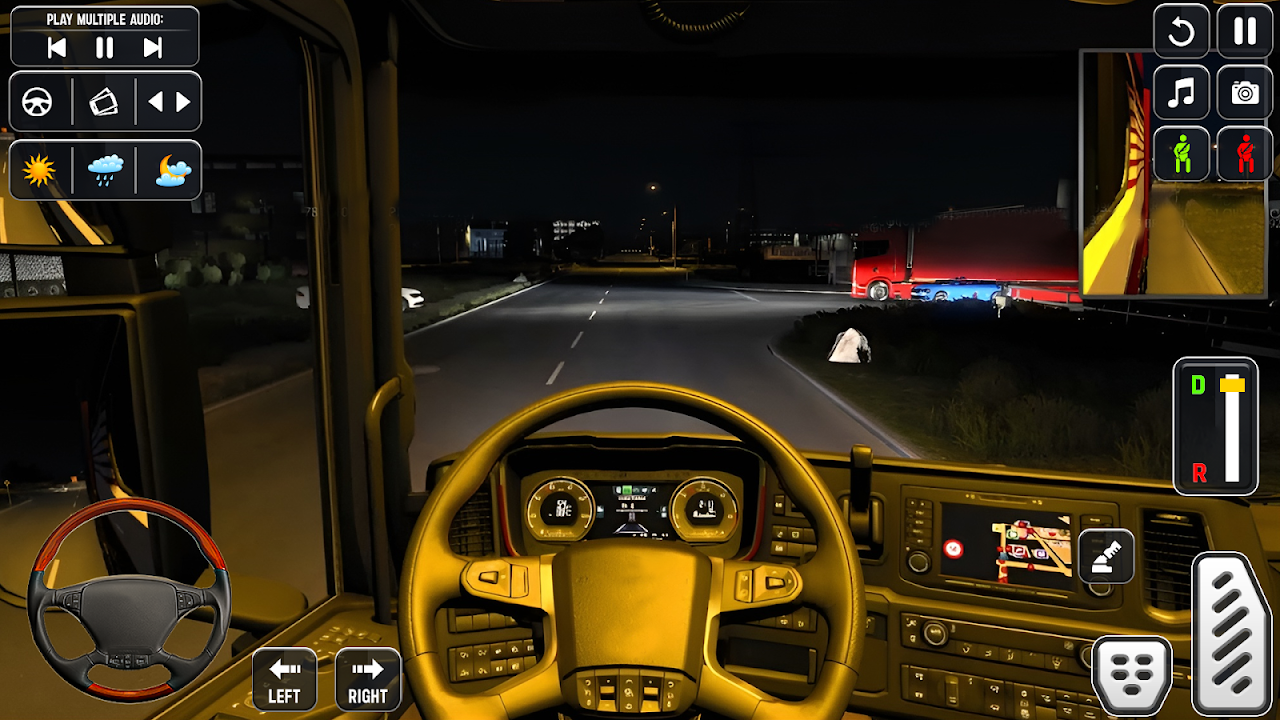Image resolution: width=1280 pixels, height=720 pixels.
Task: Click the red seatbelt figure icon
Action: (x=1245, y=155)
